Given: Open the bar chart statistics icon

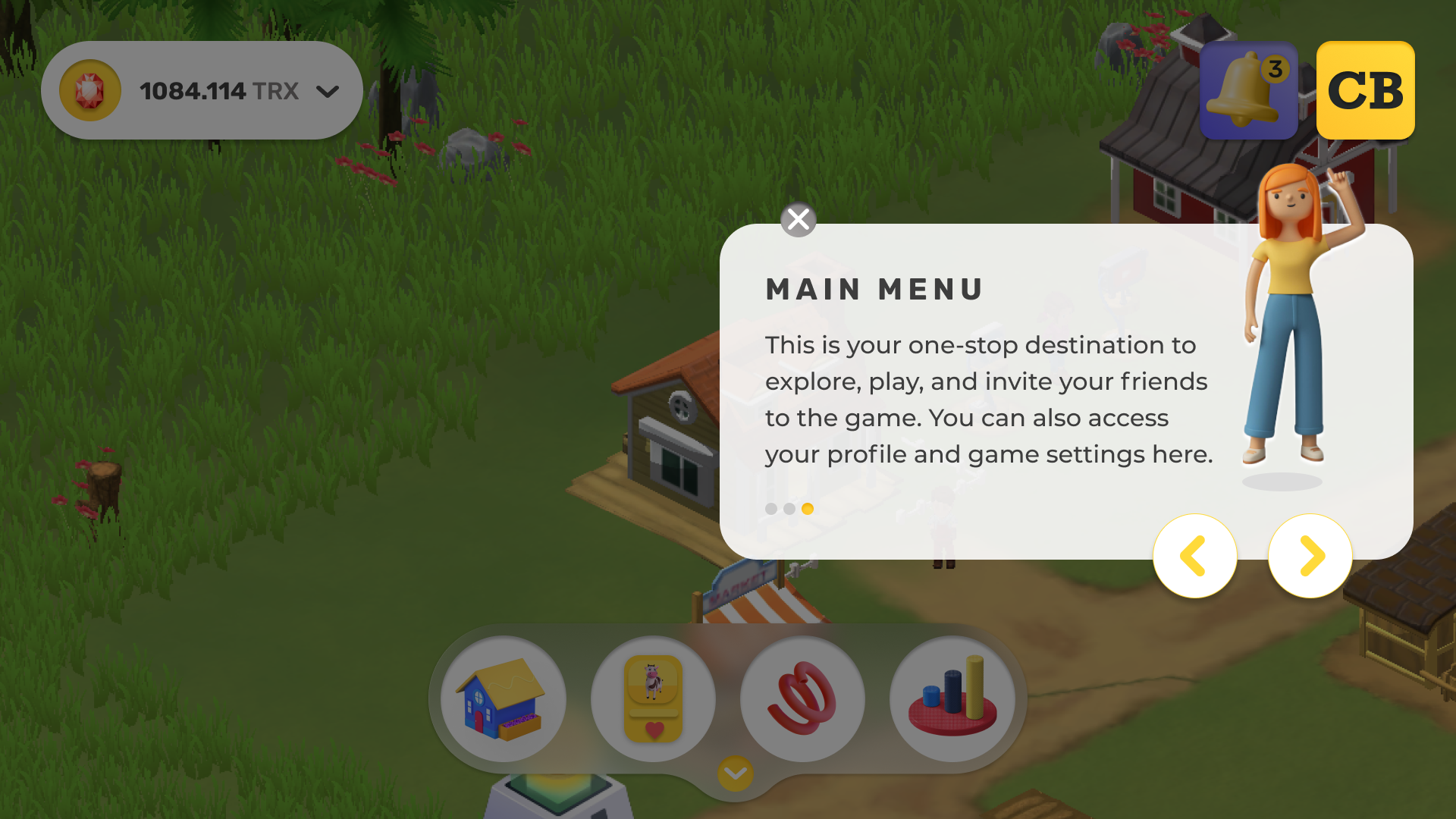Looking at the screenshot, I should point(952,698).
